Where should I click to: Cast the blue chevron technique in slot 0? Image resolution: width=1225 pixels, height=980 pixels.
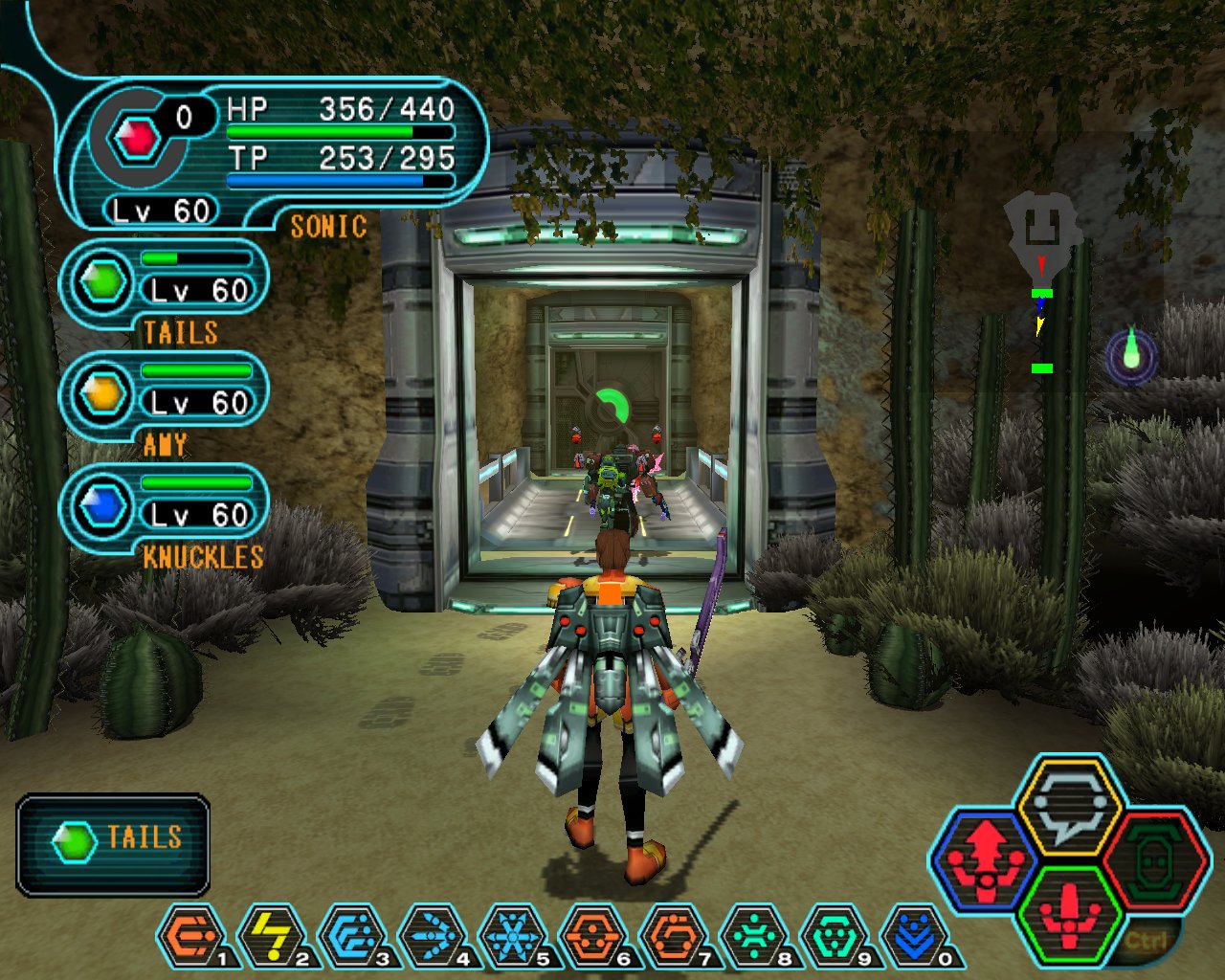click(914, 935)
